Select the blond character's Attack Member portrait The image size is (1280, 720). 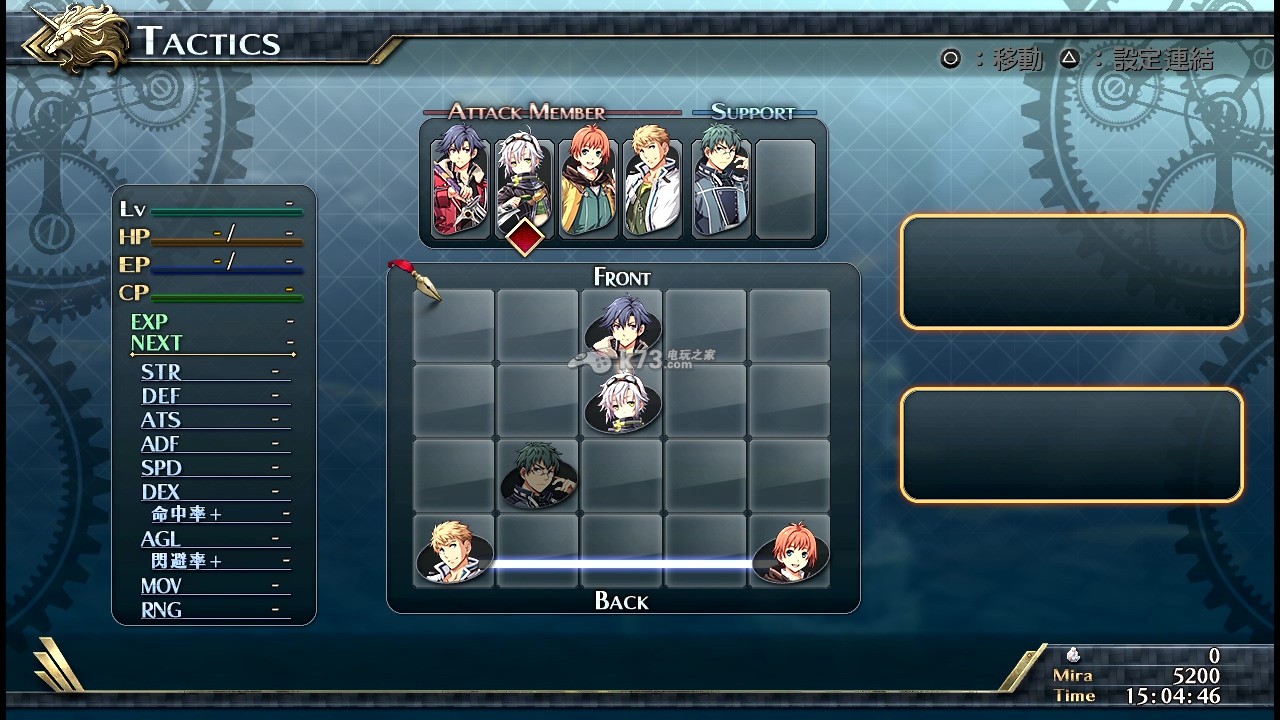point(652,186)
